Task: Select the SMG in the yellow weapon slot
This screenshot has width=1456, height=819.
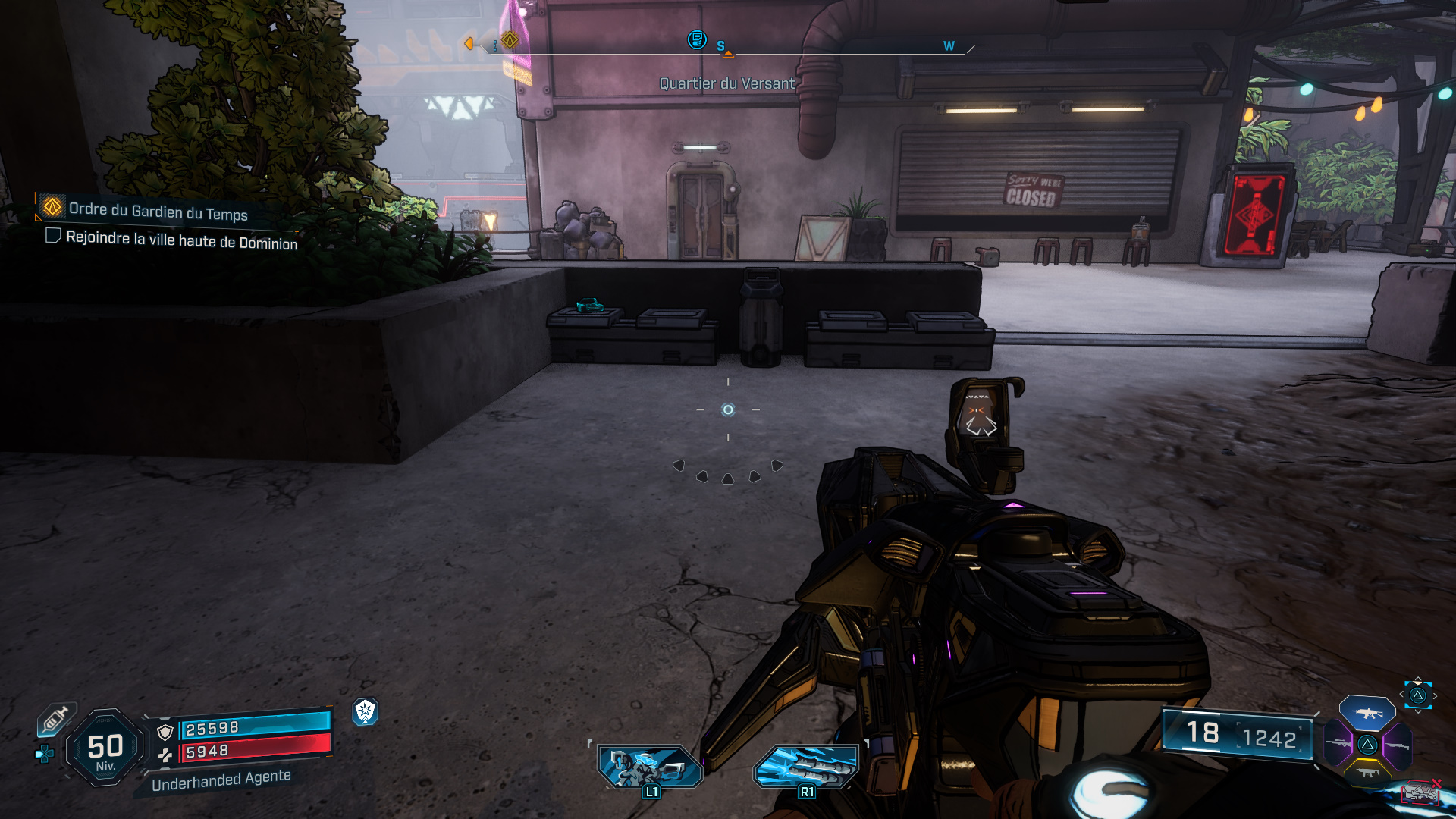Action: (x=1367, y=773)
